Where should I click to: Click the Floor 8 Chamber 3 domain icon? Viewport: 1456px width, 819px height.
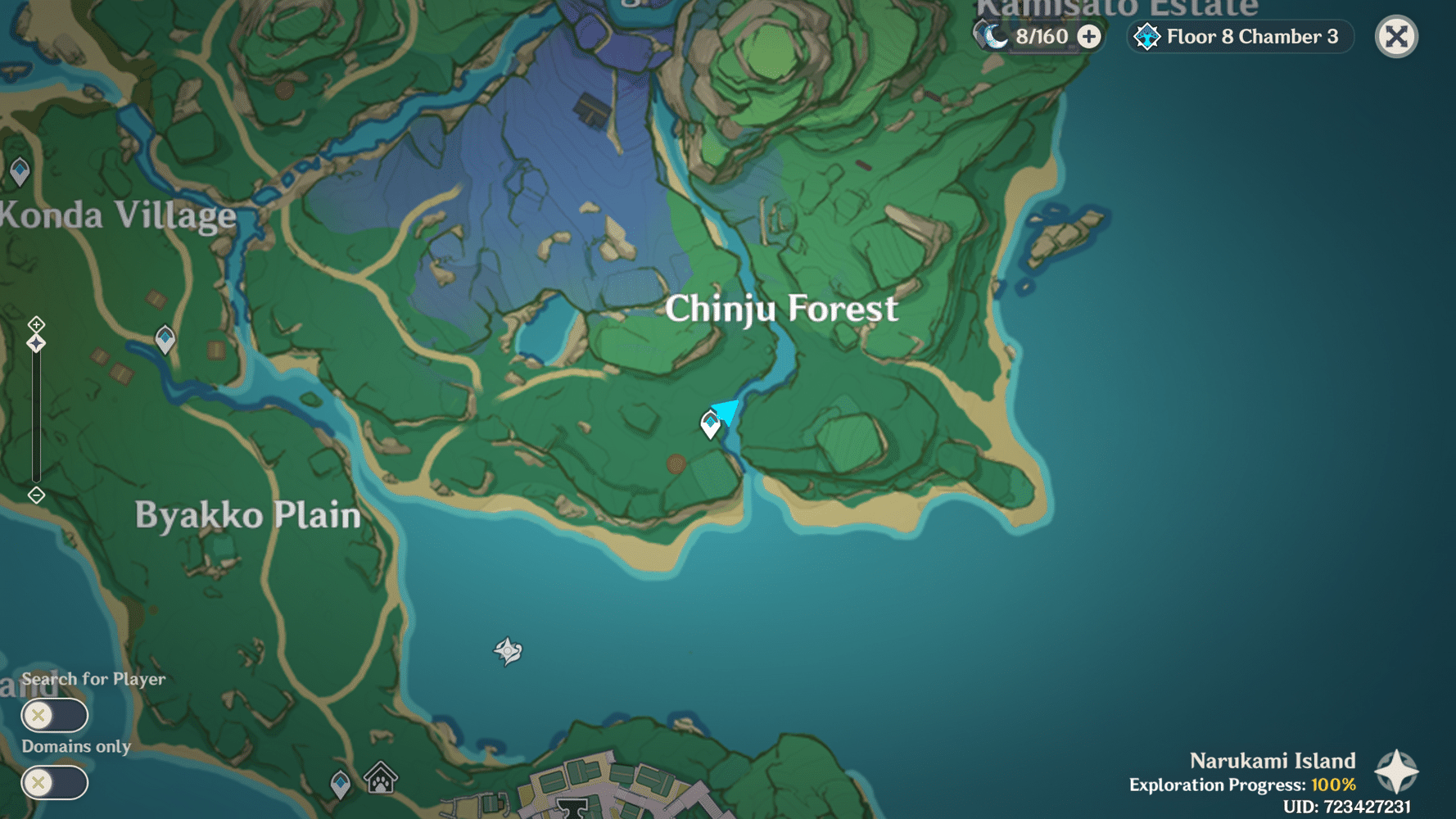(x=1149, y=36)
